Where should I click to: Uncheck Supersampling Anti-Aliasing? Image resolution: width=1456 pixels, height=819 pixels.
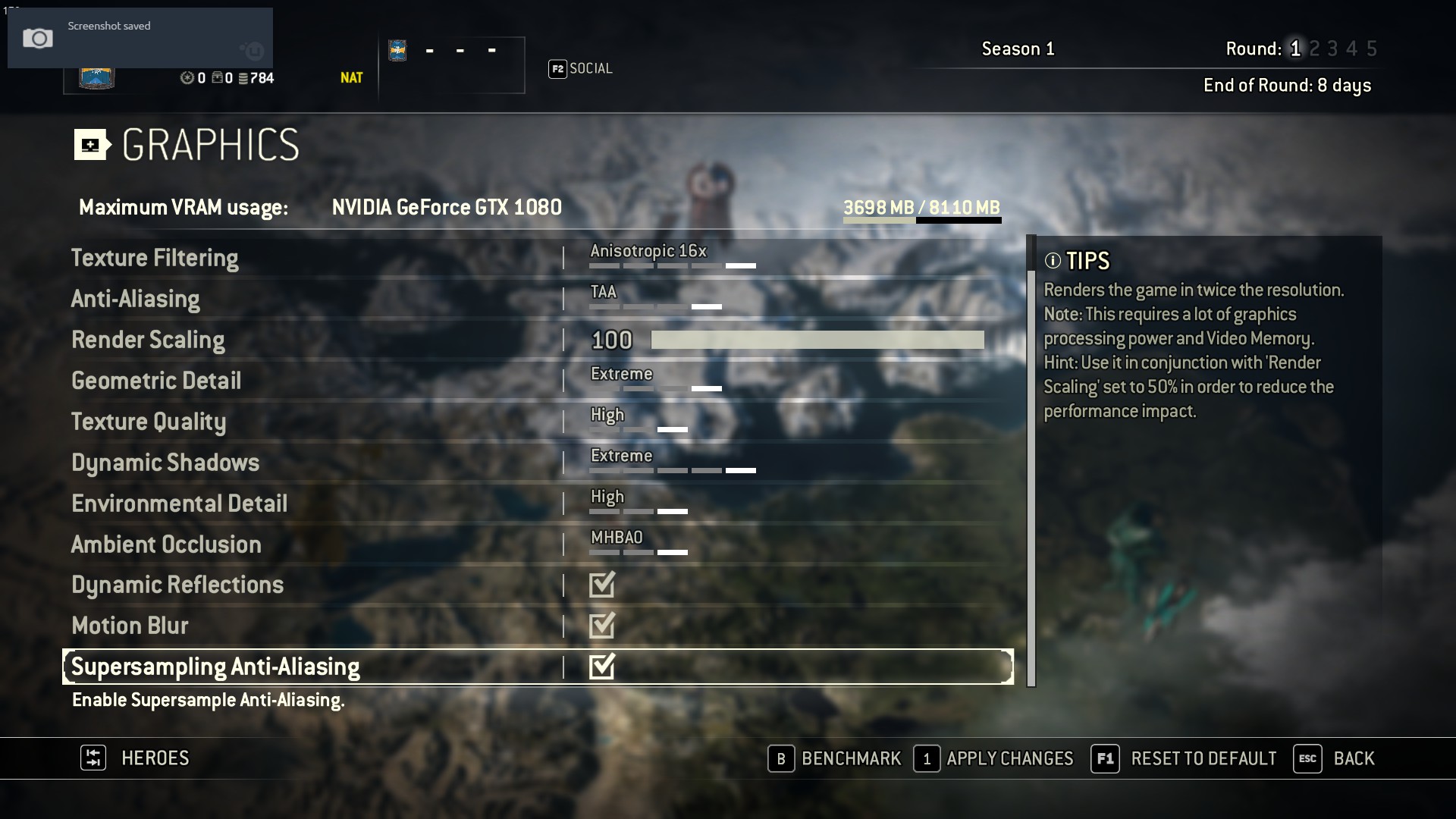point(602,667)
